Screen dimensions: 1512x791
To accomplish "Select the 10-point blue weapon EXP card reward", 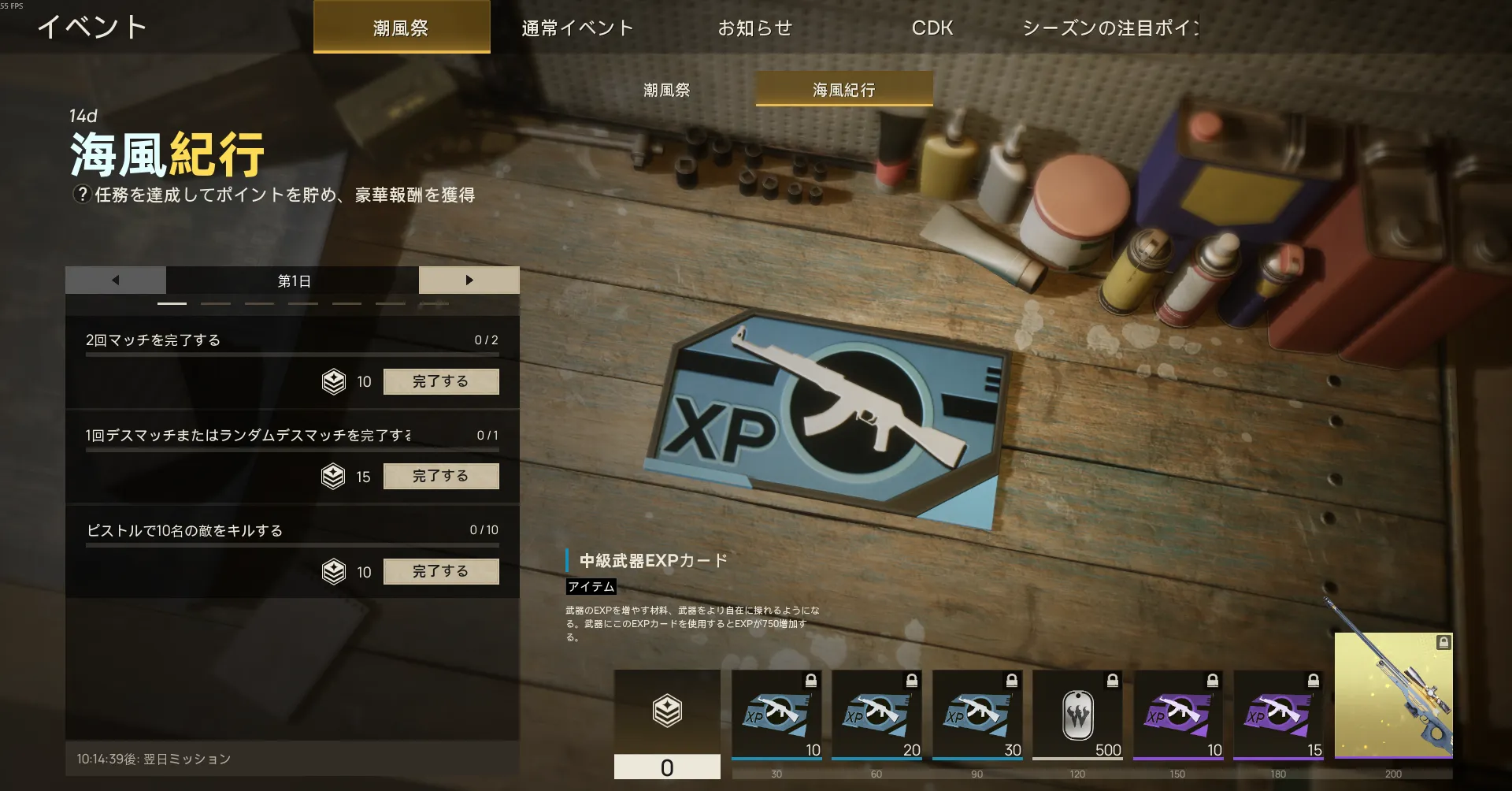I will point(776,713).
